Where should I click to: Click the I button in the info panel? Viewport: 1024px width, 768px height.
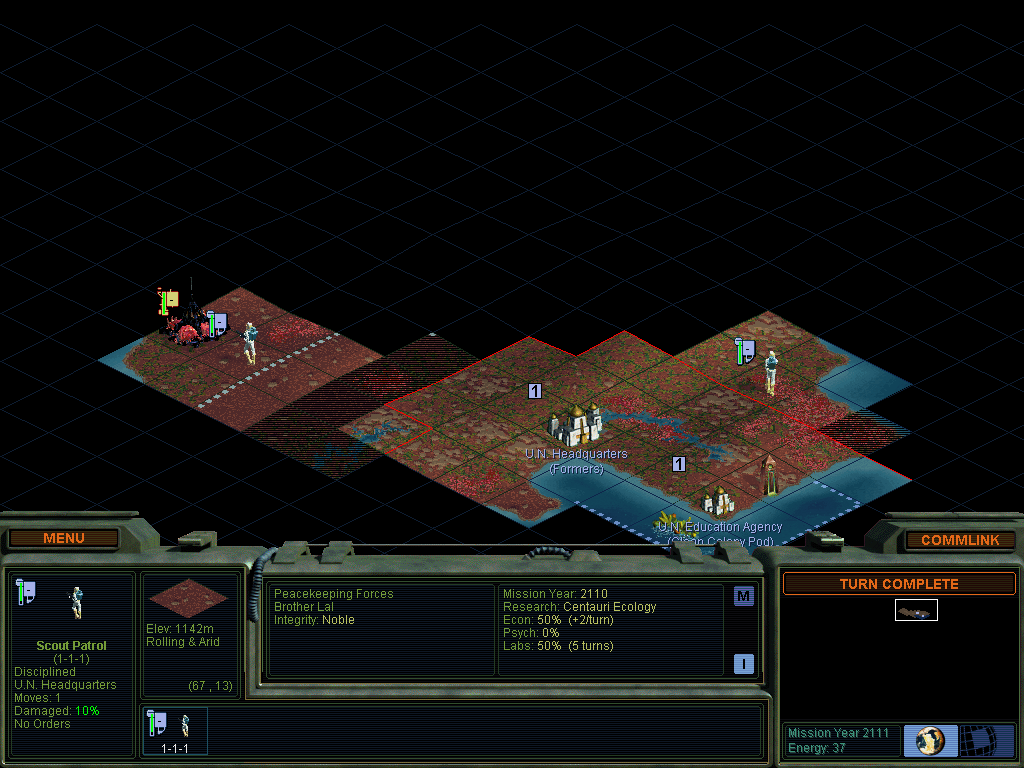[x=743, y=663]
